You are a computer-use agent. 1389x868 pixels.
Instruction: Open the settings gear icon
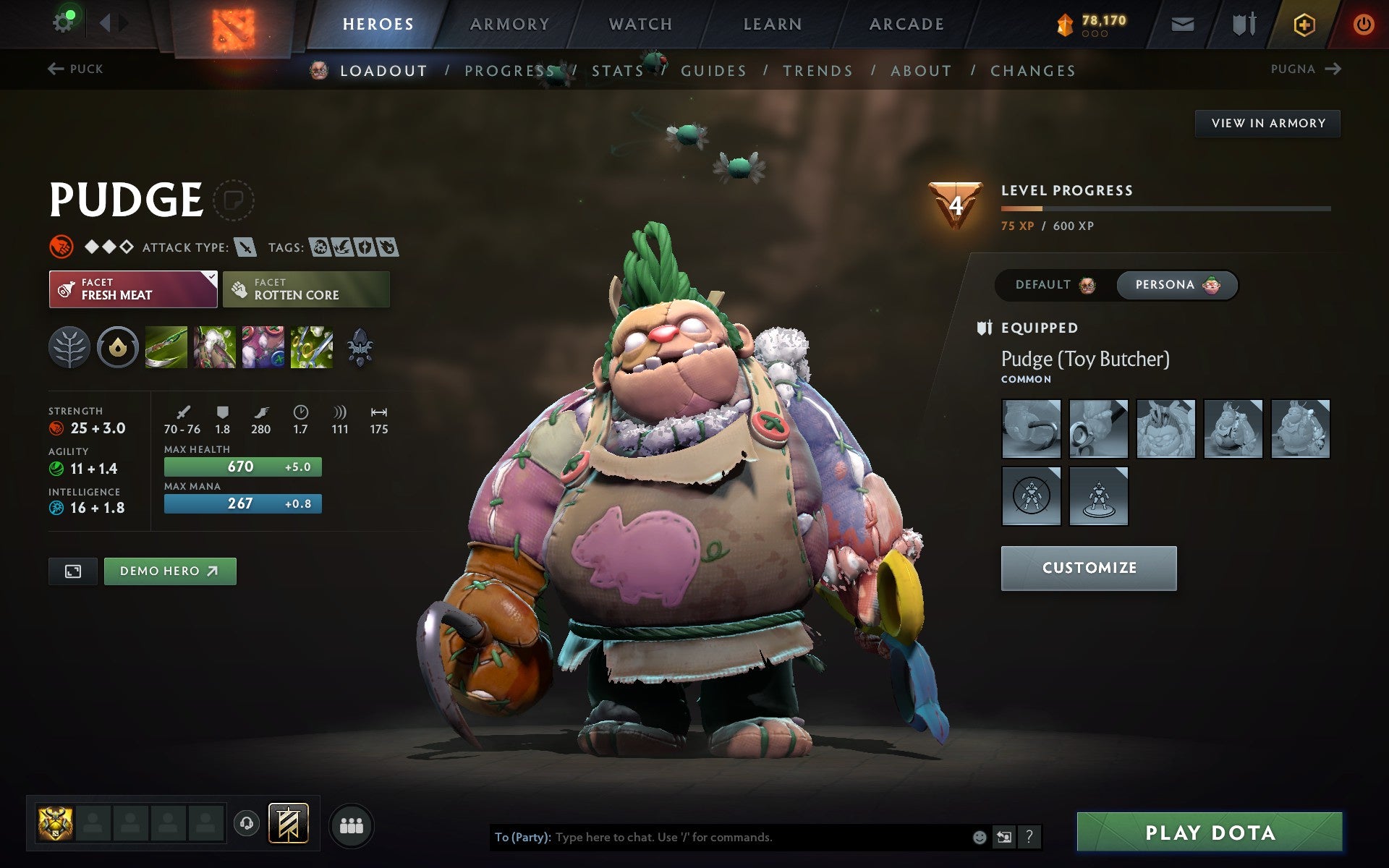pos(64,21)
